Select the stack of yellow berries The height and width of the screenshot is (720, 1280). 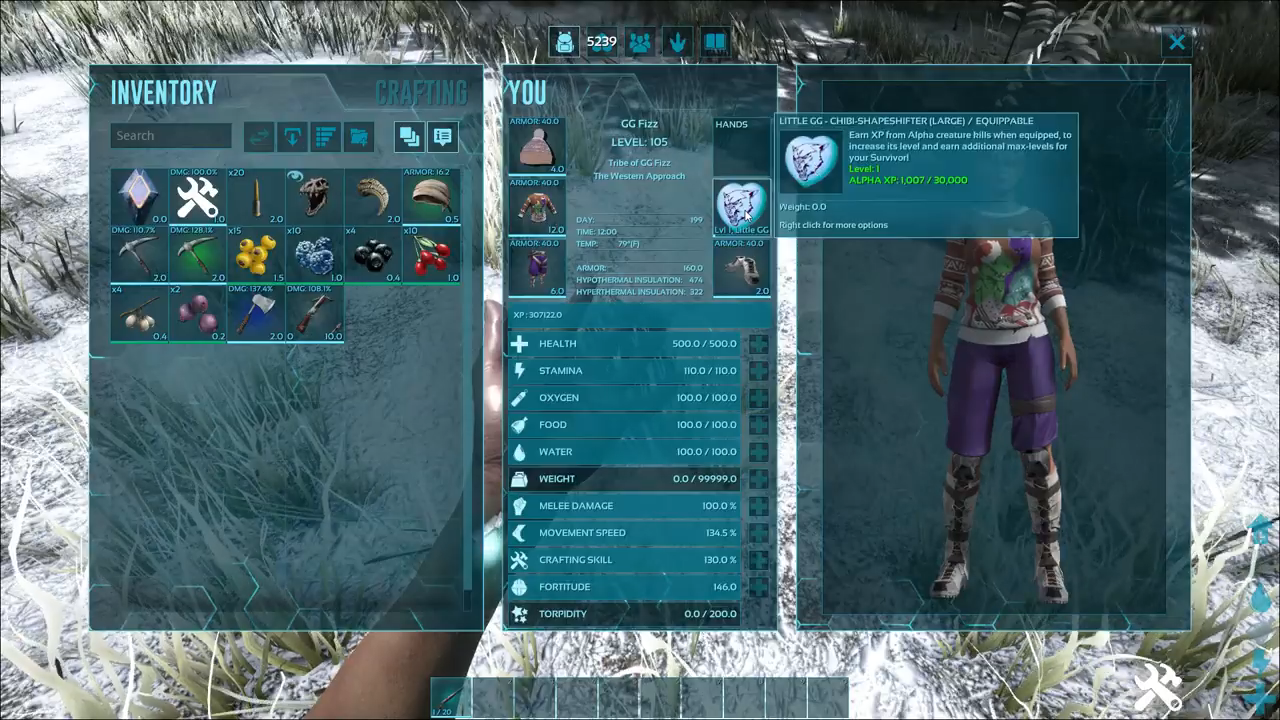pyautogui.click(x=256, y=255)
